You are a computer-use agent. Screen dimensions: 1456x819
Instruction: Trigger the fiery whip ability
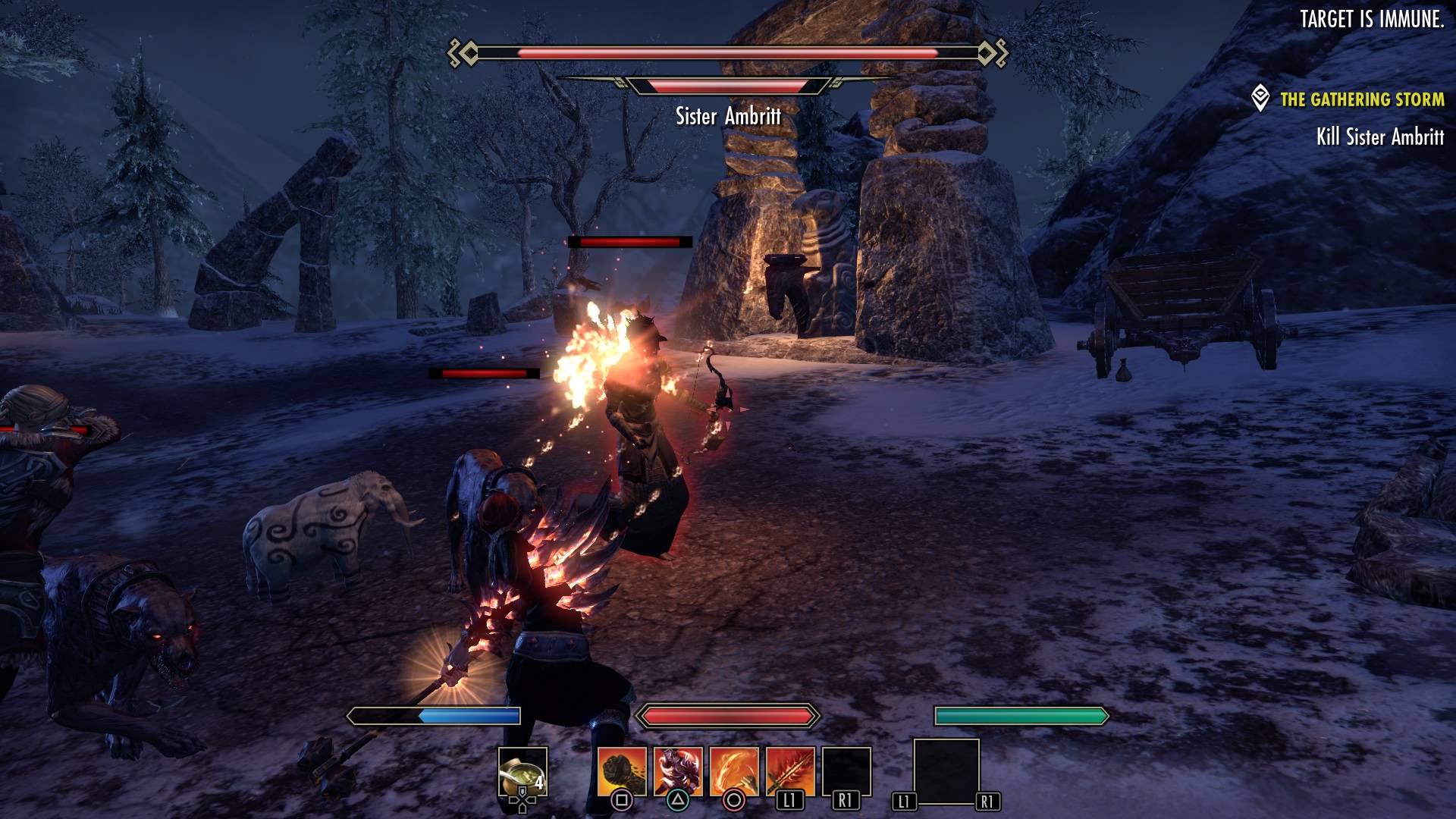point(734,772)
